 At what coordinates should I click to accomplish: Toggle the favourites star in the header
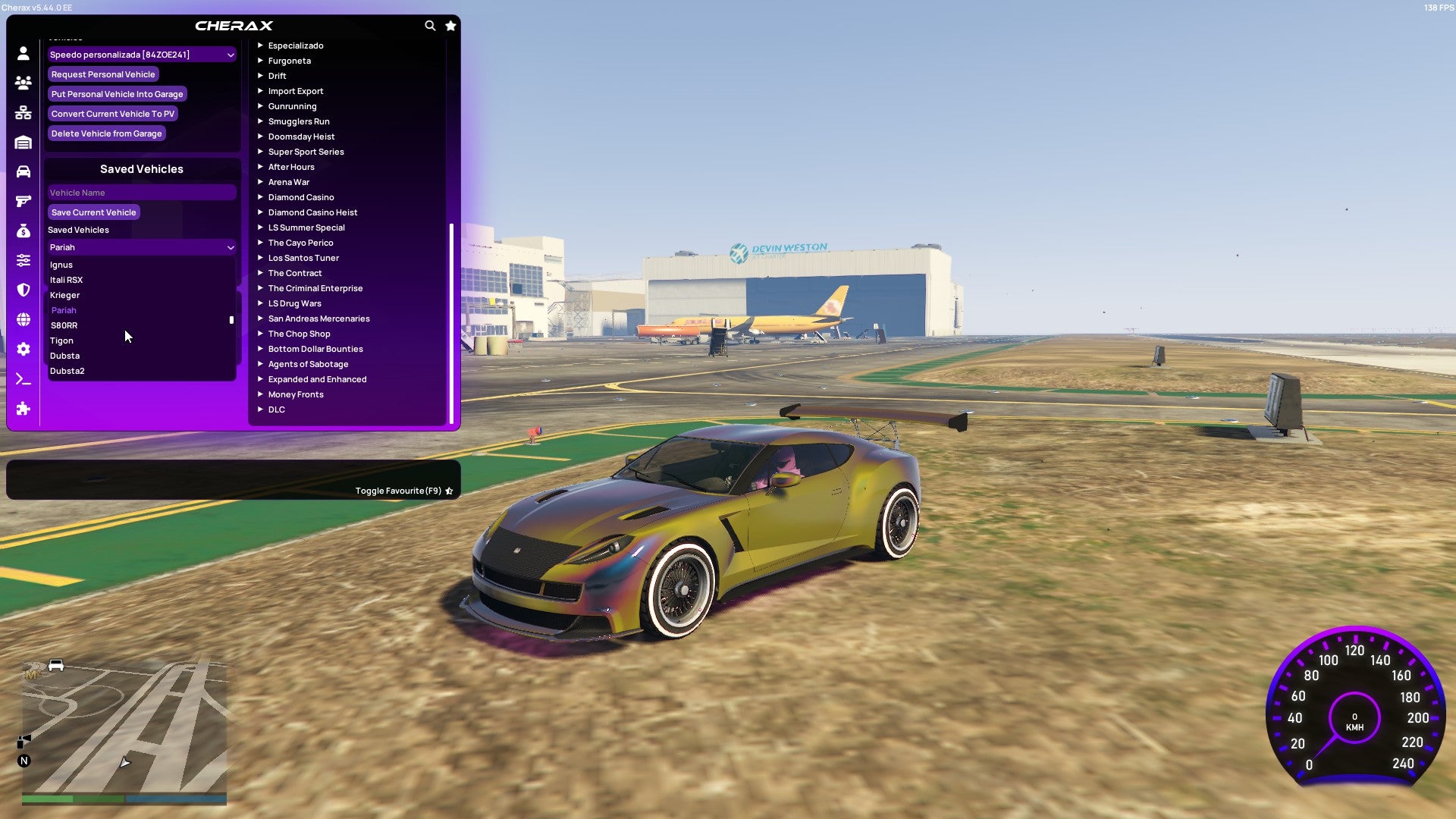click(450, 25)
